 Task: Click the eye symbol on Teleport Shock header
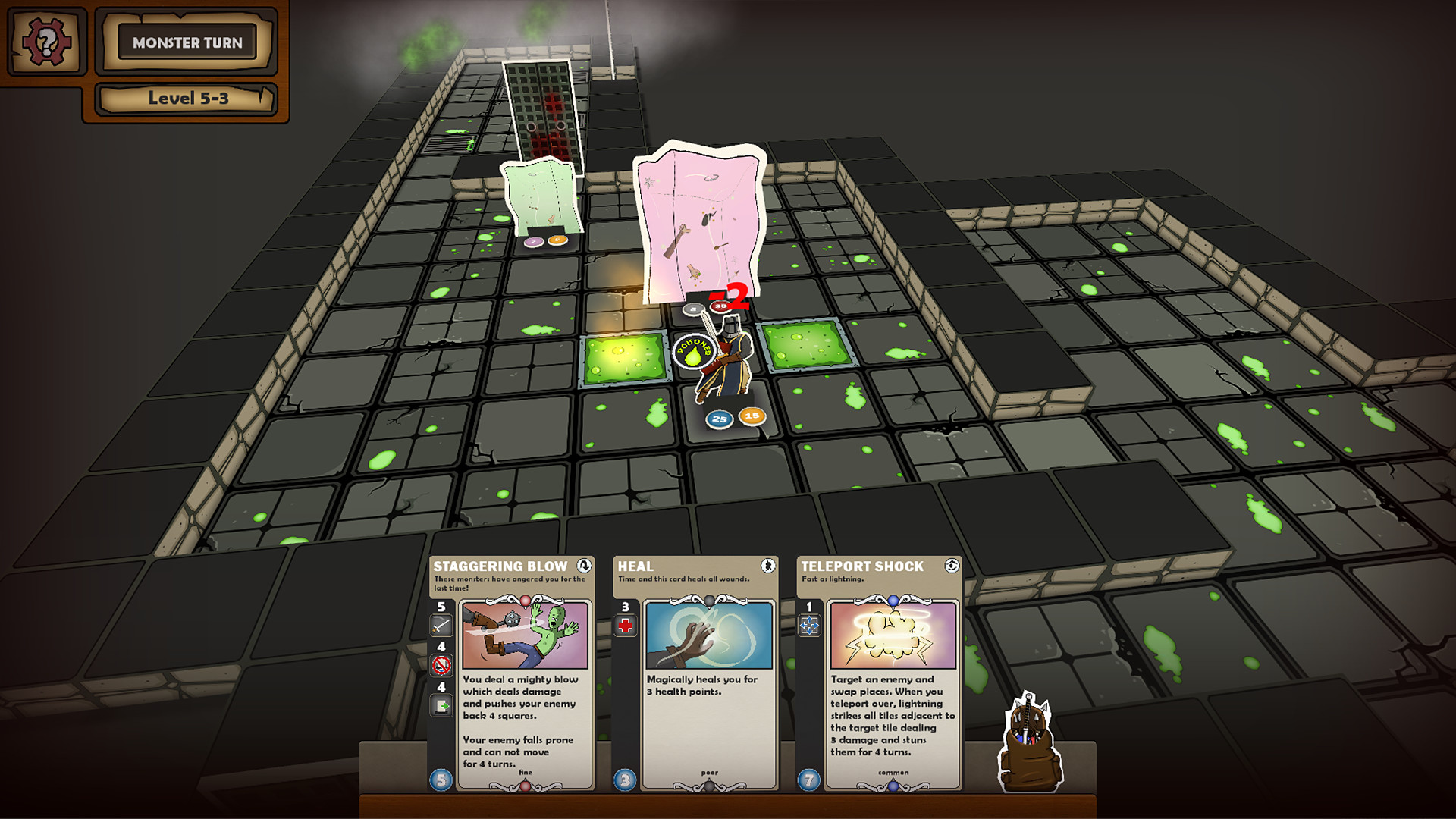(x=951, y=567)
